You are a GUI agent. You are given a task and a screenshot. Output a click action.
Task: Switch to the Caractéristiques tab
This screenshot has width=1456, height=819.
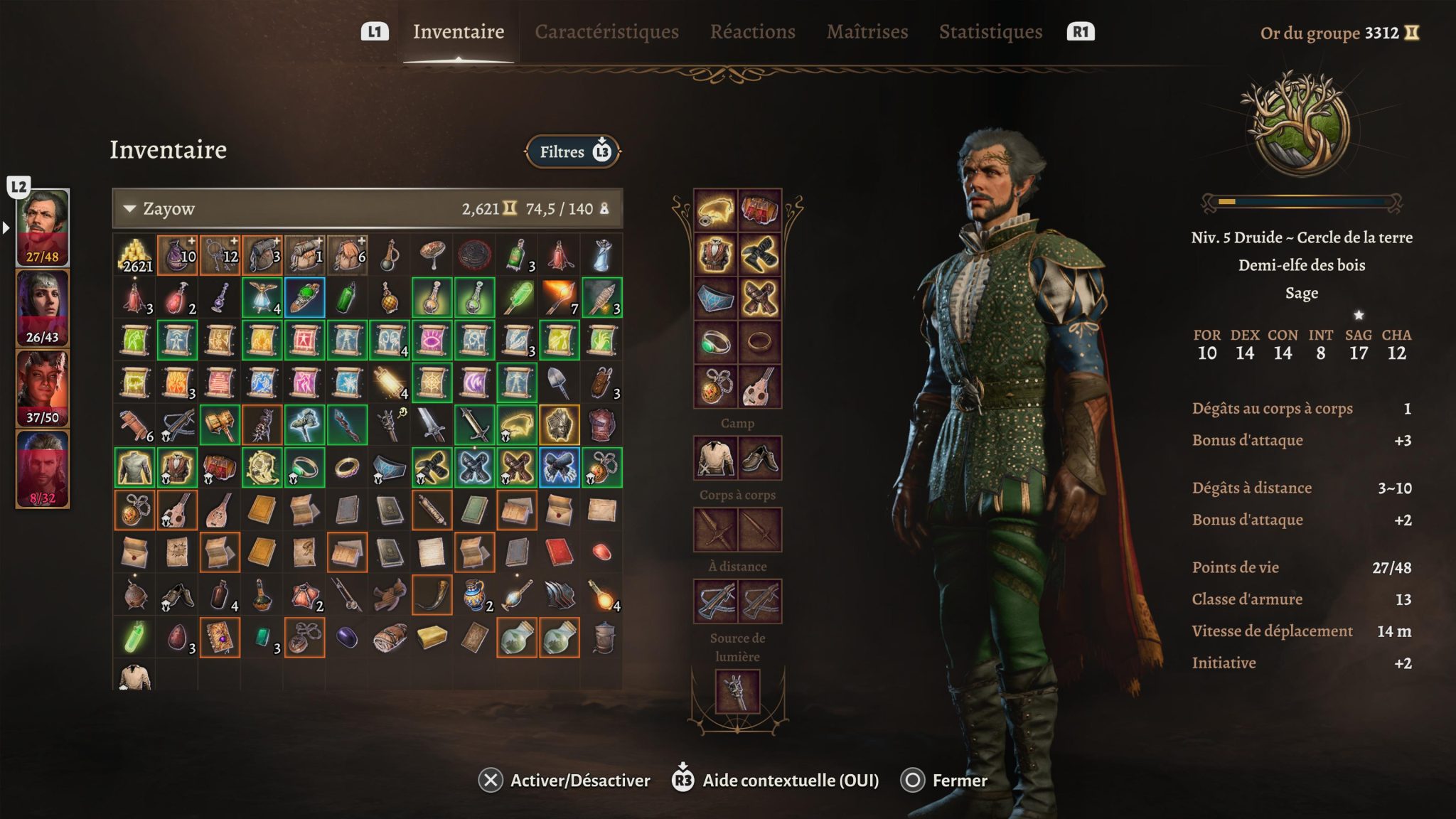point(606,32)
